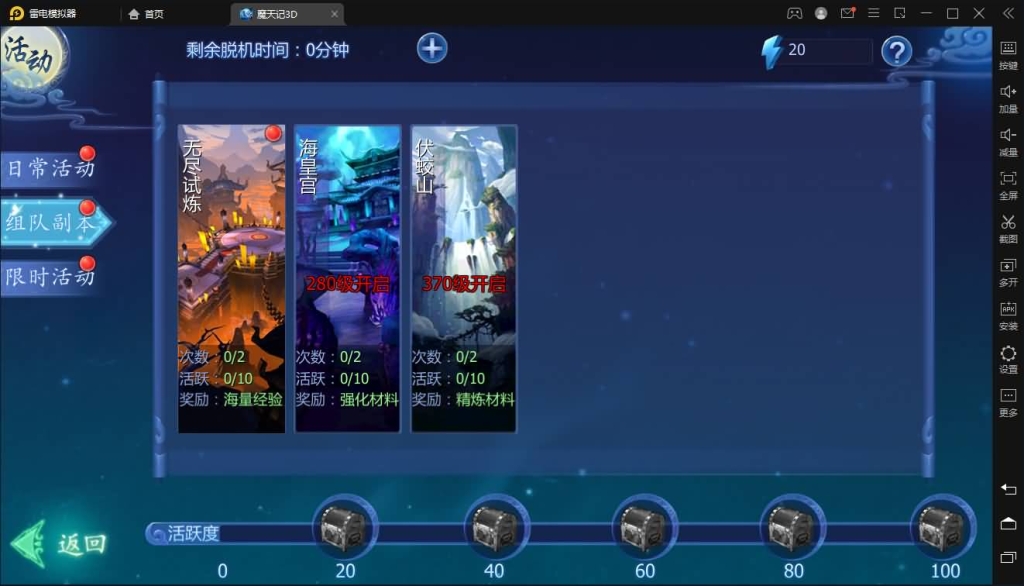
Task: Close the 魔天记3D emulator tab
Action: tap(335, 14)
